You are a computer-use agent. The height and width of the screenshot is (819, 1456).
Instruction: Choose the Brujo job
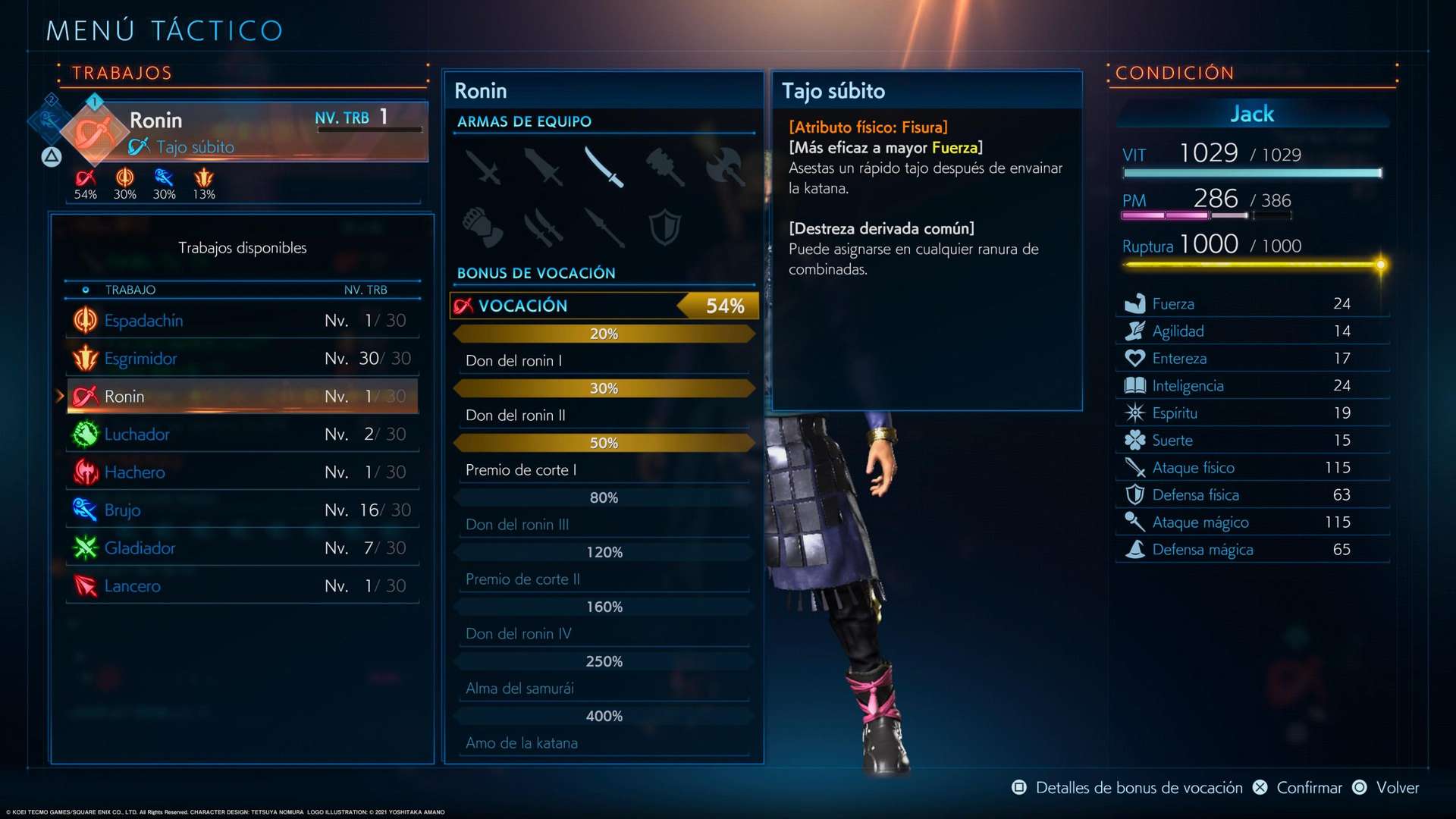click(243, 510)
